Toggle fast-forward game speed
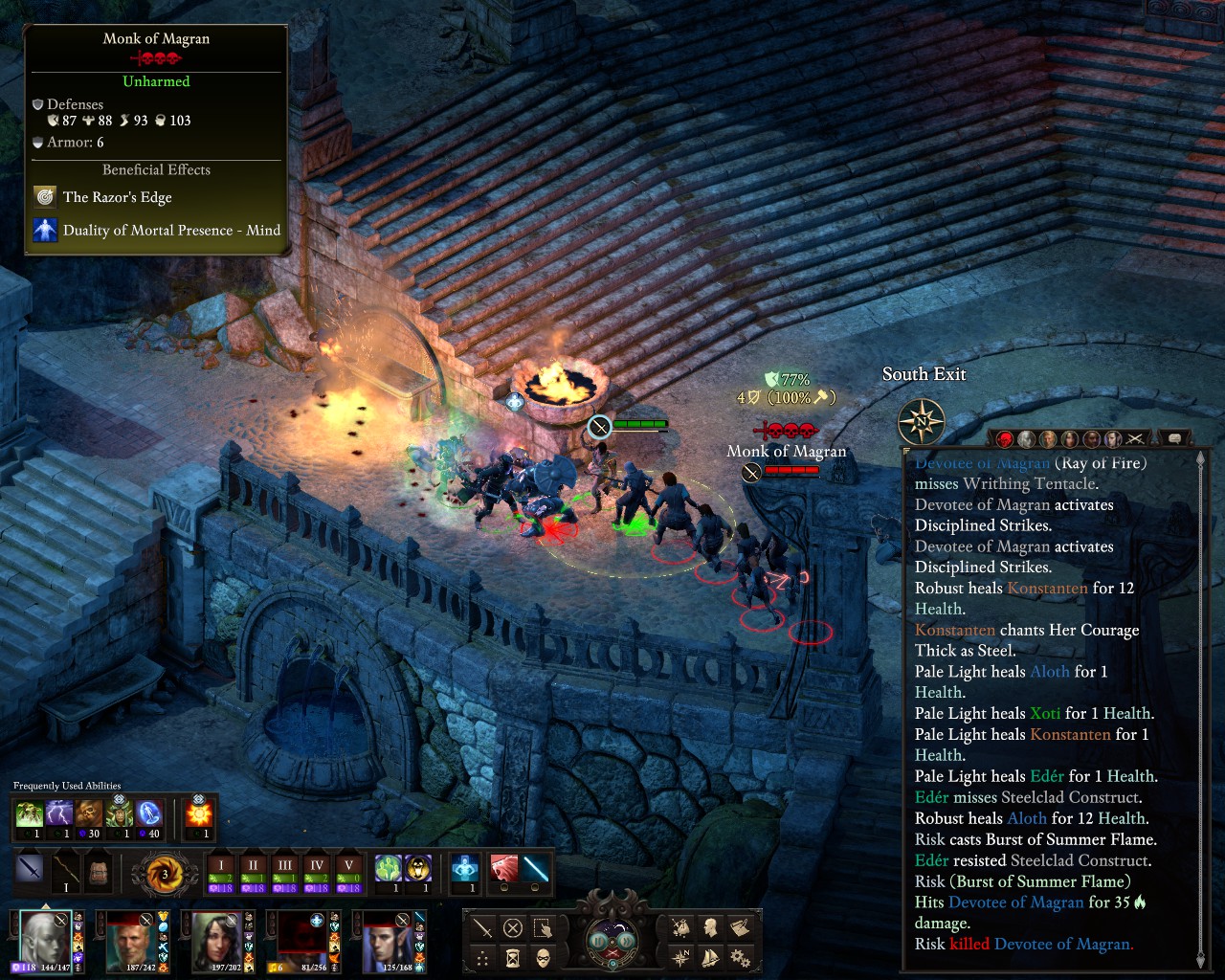The width and height of the screenshot is (1225, 980). (x=626, y=941)
